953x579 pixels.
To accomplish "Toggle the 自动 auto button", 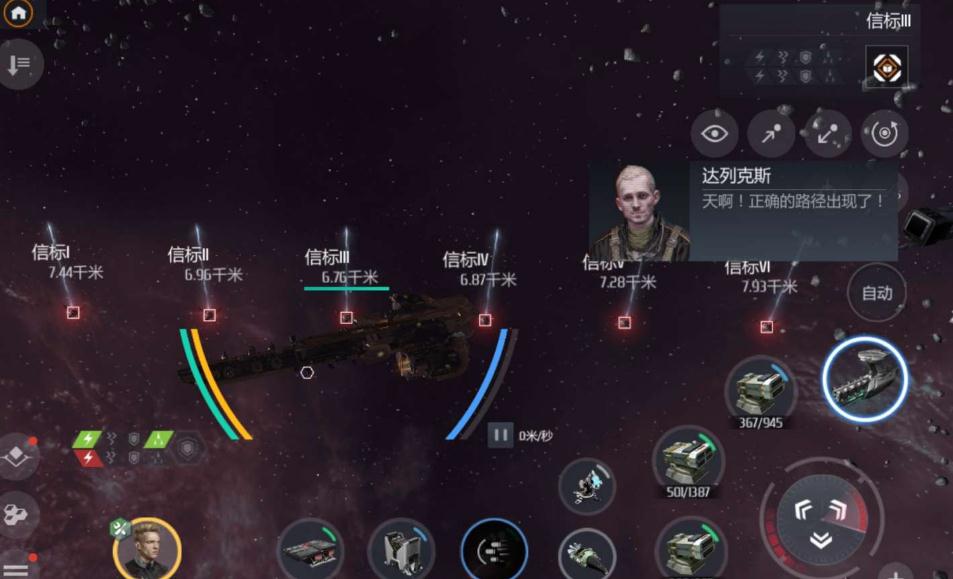I will click(877, 293).
